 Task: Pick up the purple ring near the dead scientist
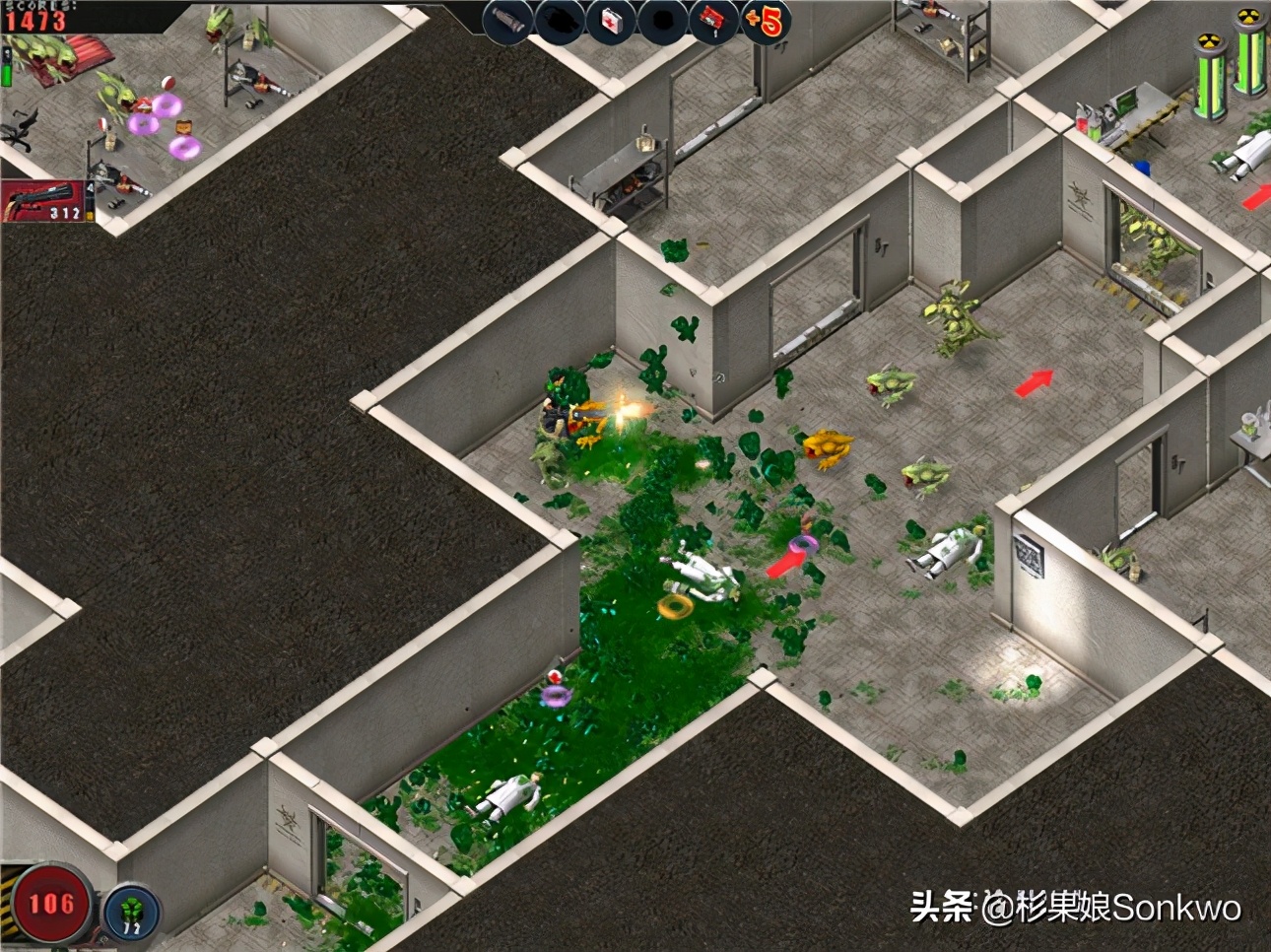coord(803,543)
